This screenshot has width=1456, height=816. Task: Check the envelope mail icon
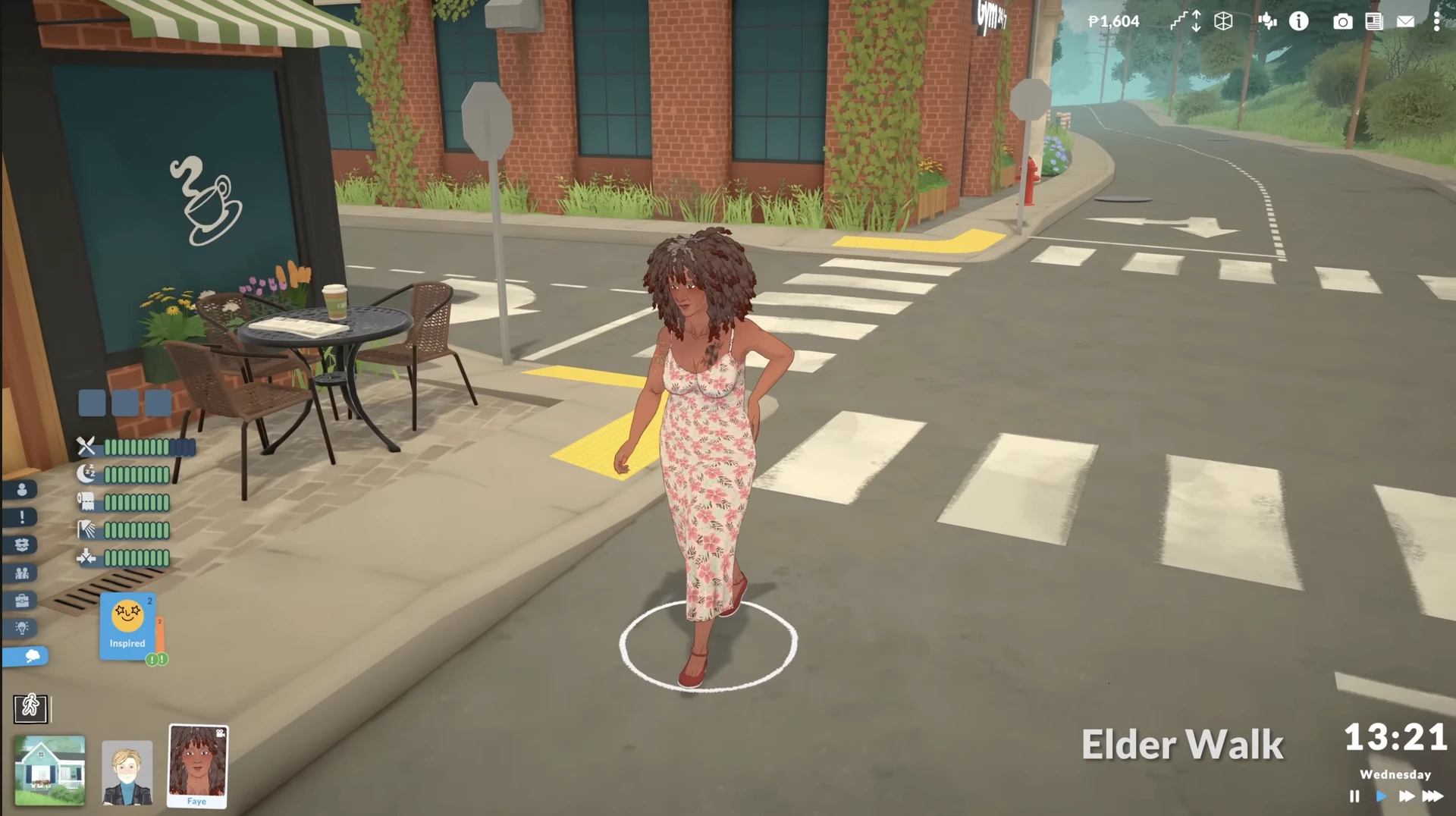click(1405, 22)
